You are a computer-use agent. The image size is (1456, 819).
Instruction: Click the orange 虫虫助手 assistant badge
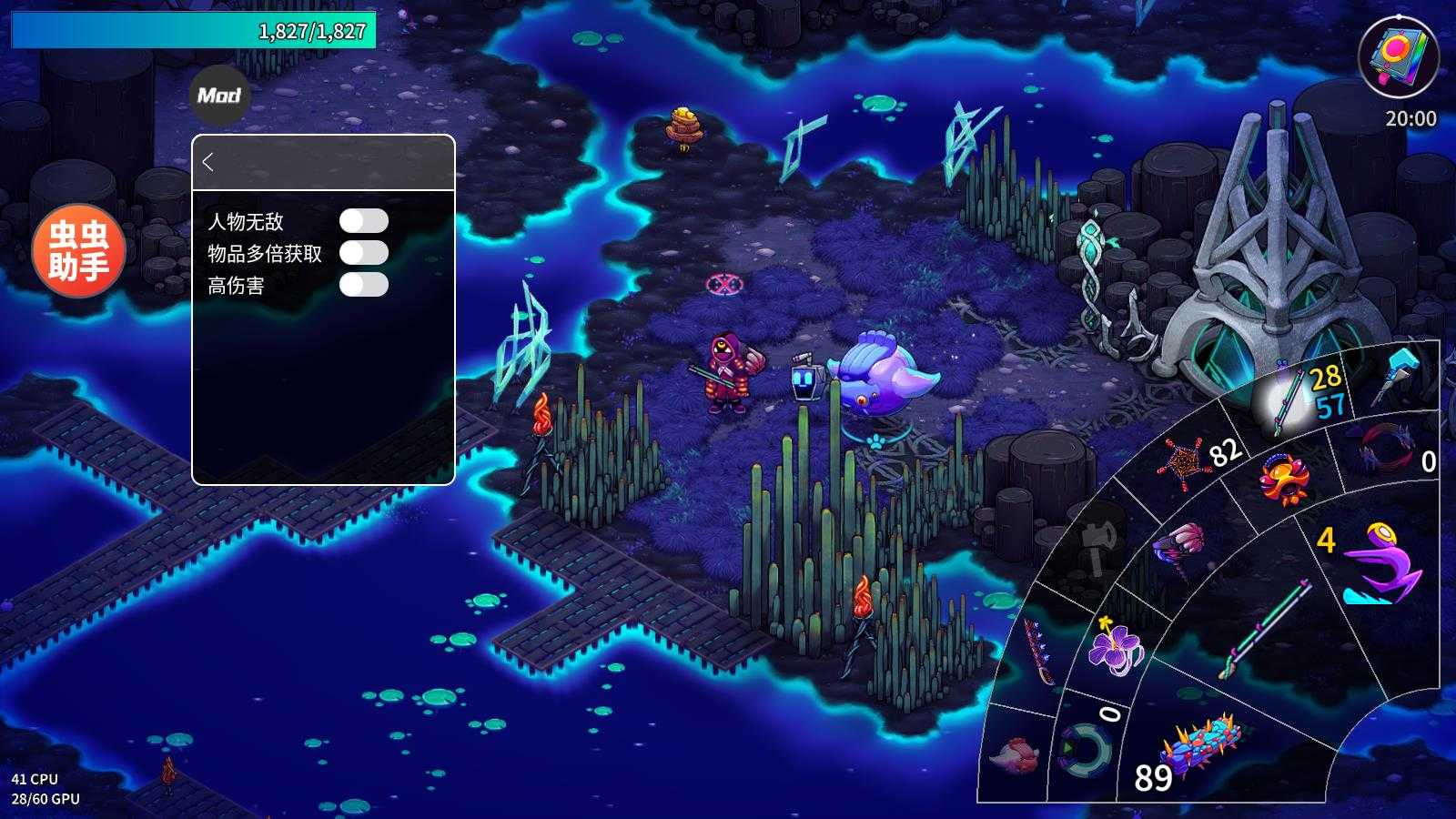(x=78, y=250)
